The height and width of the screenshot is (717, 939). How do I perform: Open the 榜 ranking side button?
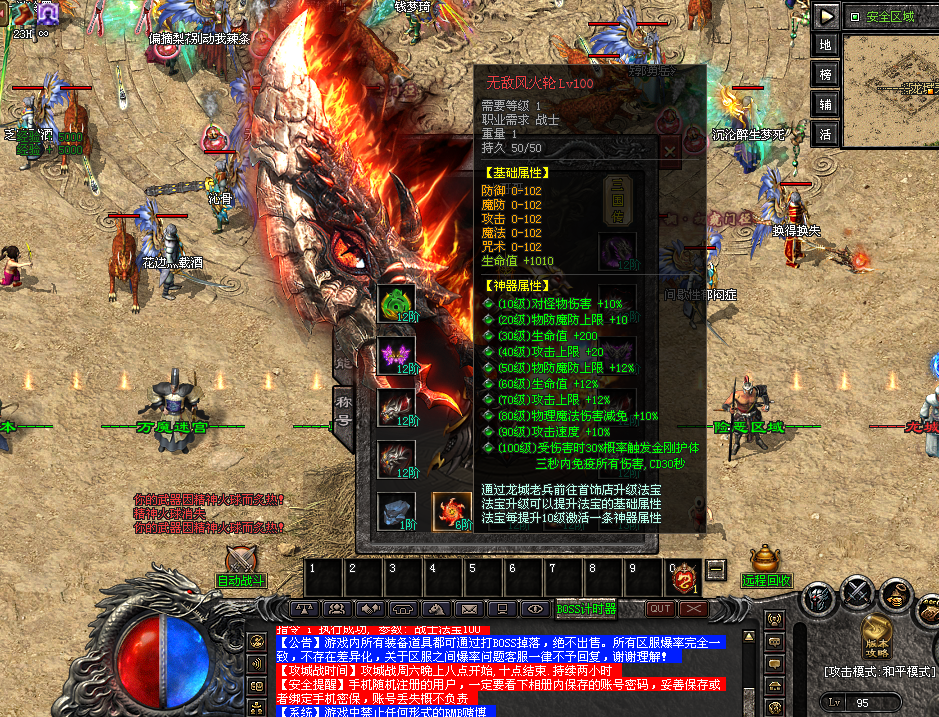coord(826,74)
